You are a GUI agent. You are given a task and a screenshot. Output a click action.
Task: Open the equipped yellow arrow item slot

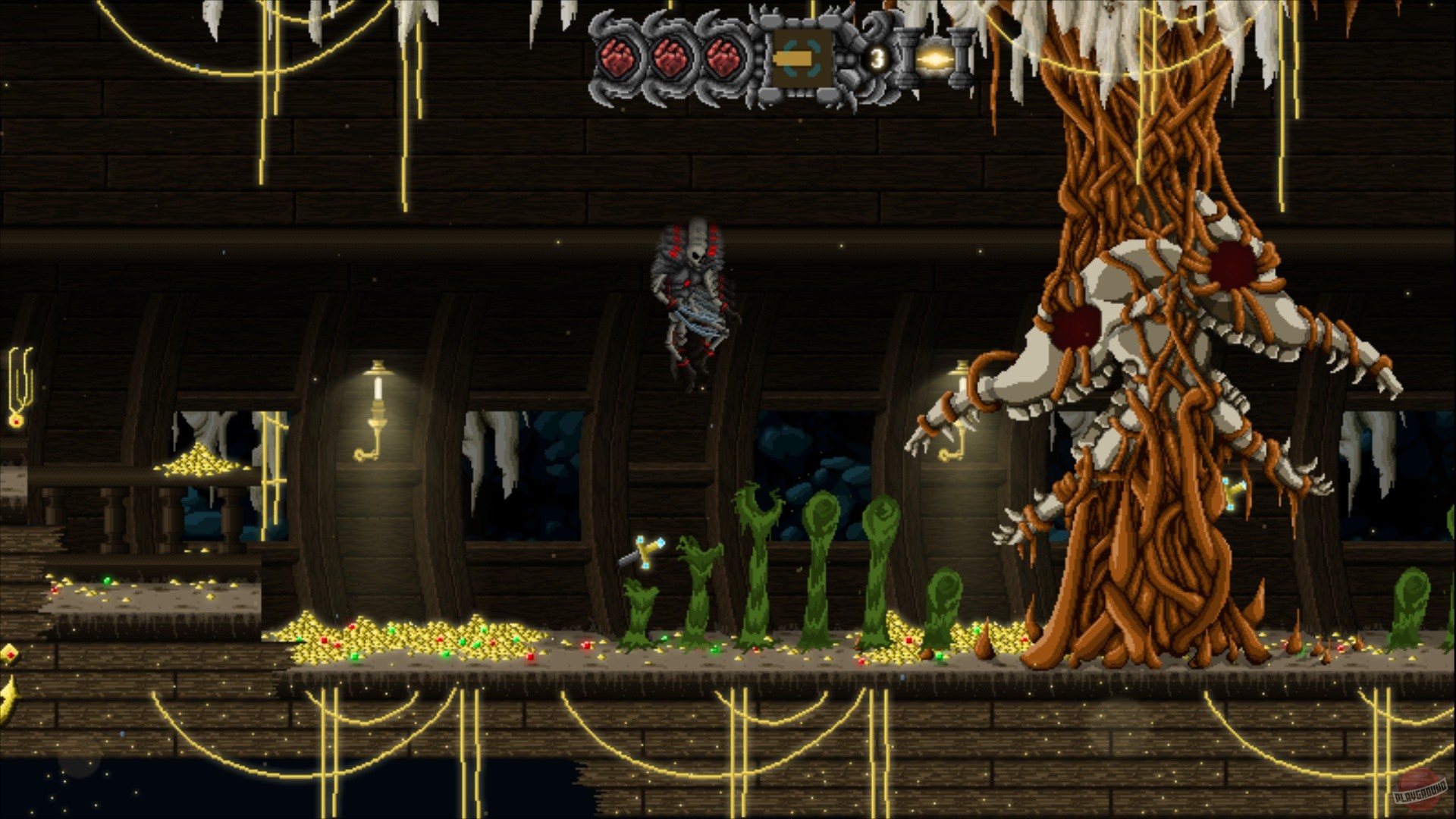point(792,57)
